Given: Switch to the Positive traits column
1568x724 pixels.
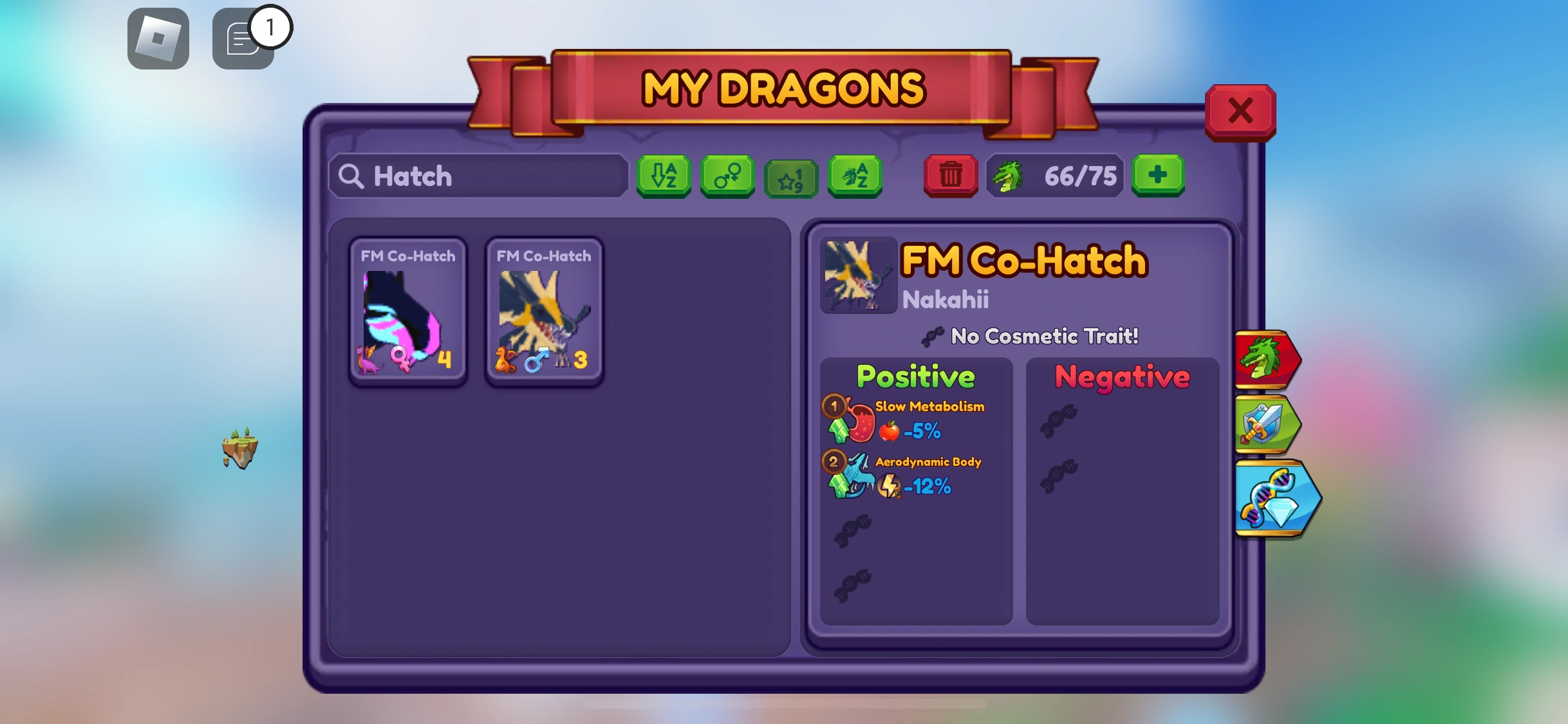Looking at the screenshot, I should click(x=917, y=377).
